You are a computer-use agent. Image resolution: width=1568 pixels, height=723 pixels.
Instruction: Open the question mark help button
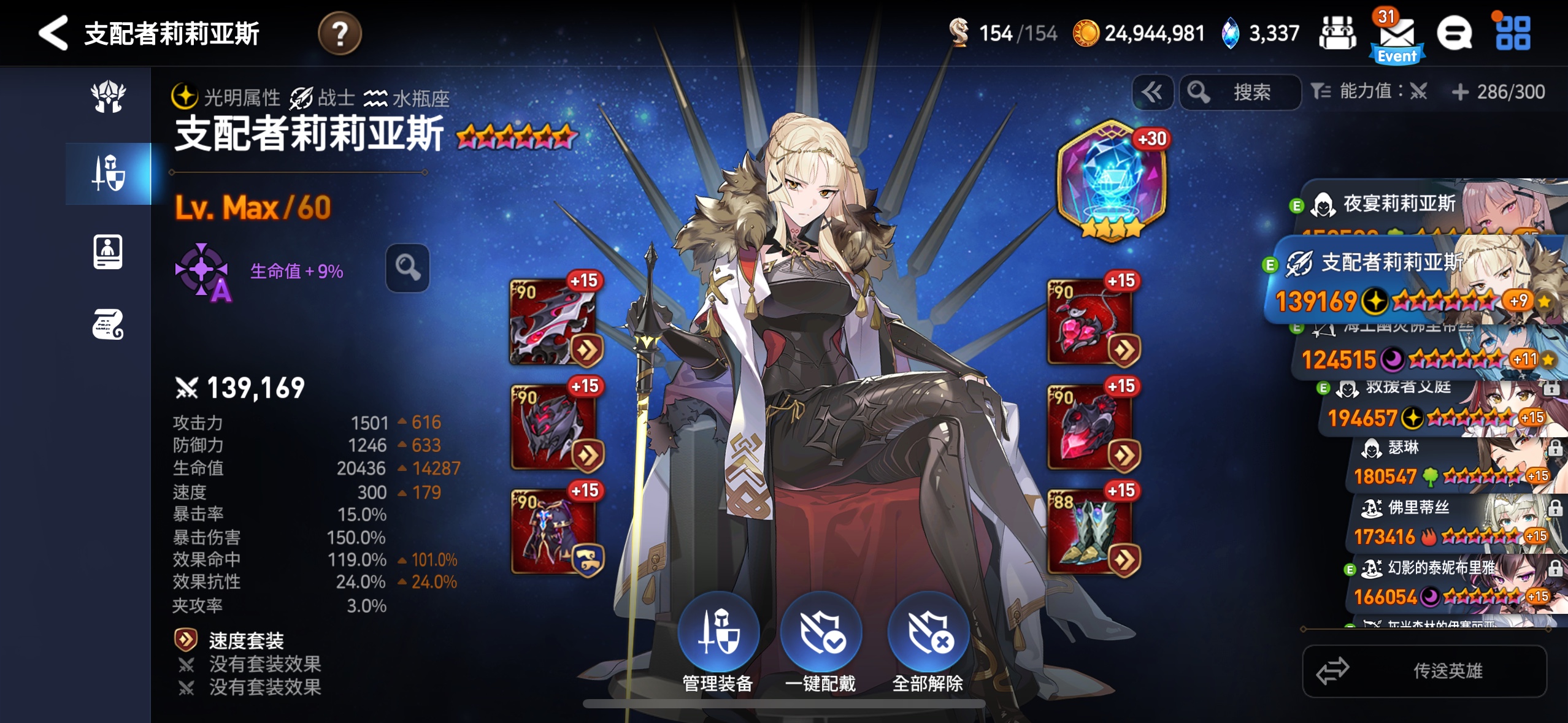tap(339, 33)
